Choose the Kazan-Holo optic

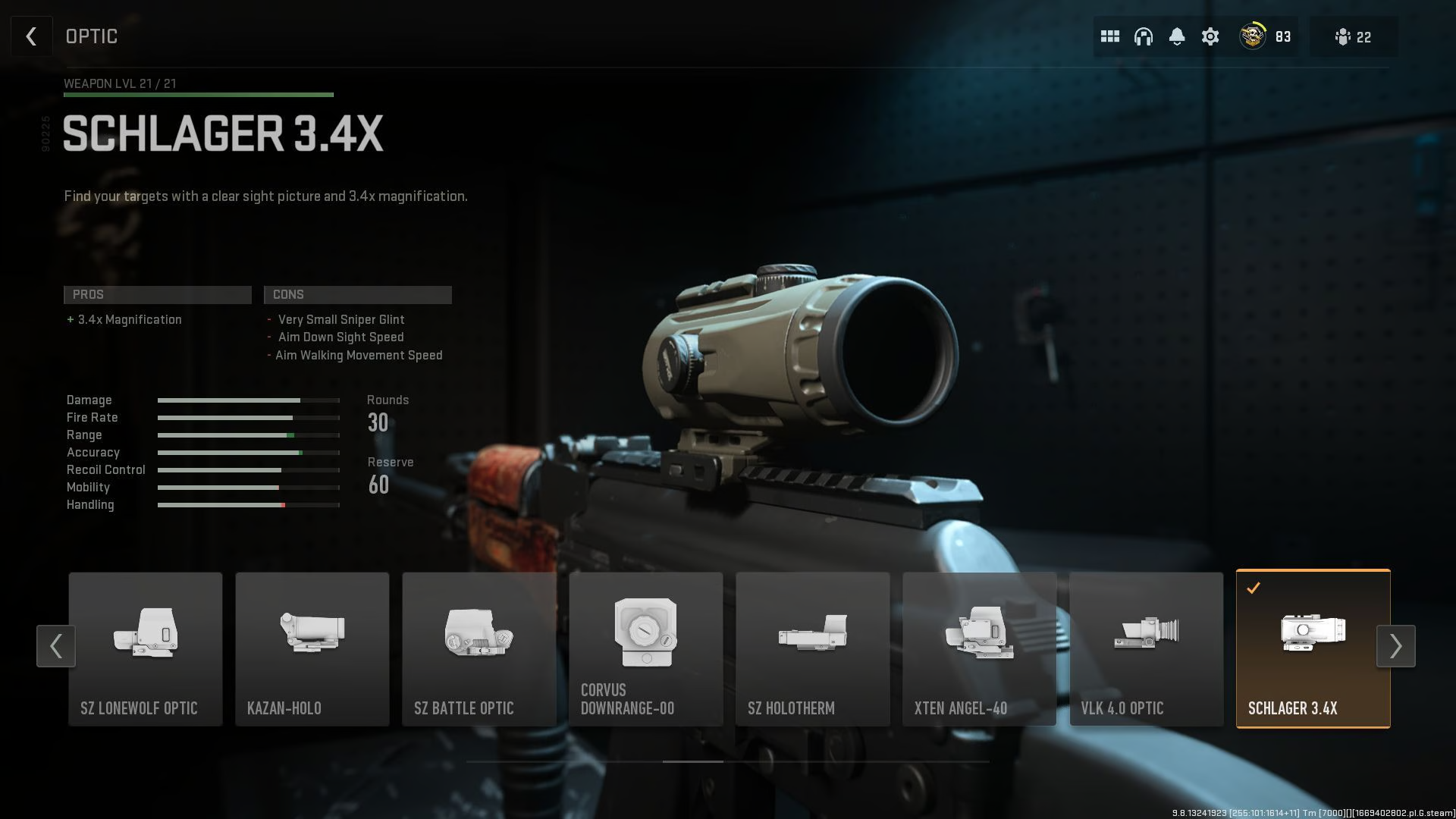pyautogui.click(x=312, y=649)
